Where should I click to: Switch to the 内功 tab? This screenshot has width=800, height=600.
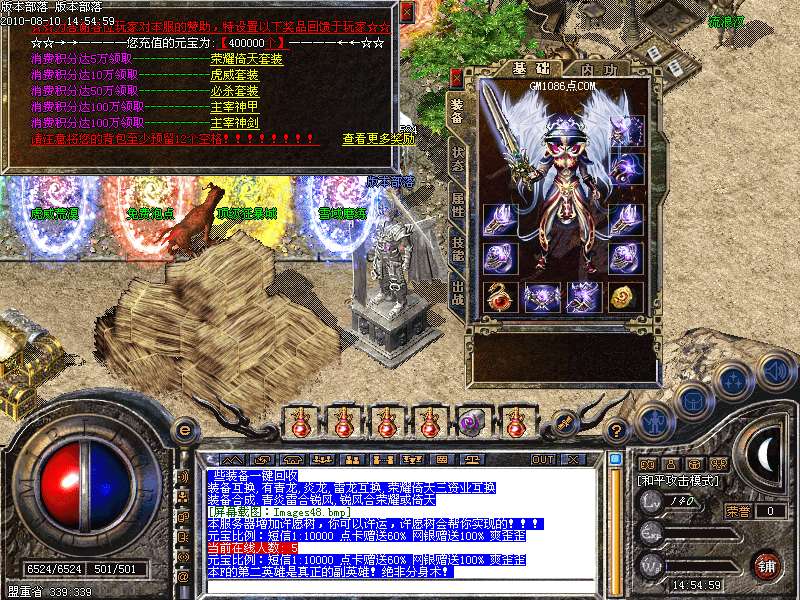pyautogui.click(x=598, y=70)
